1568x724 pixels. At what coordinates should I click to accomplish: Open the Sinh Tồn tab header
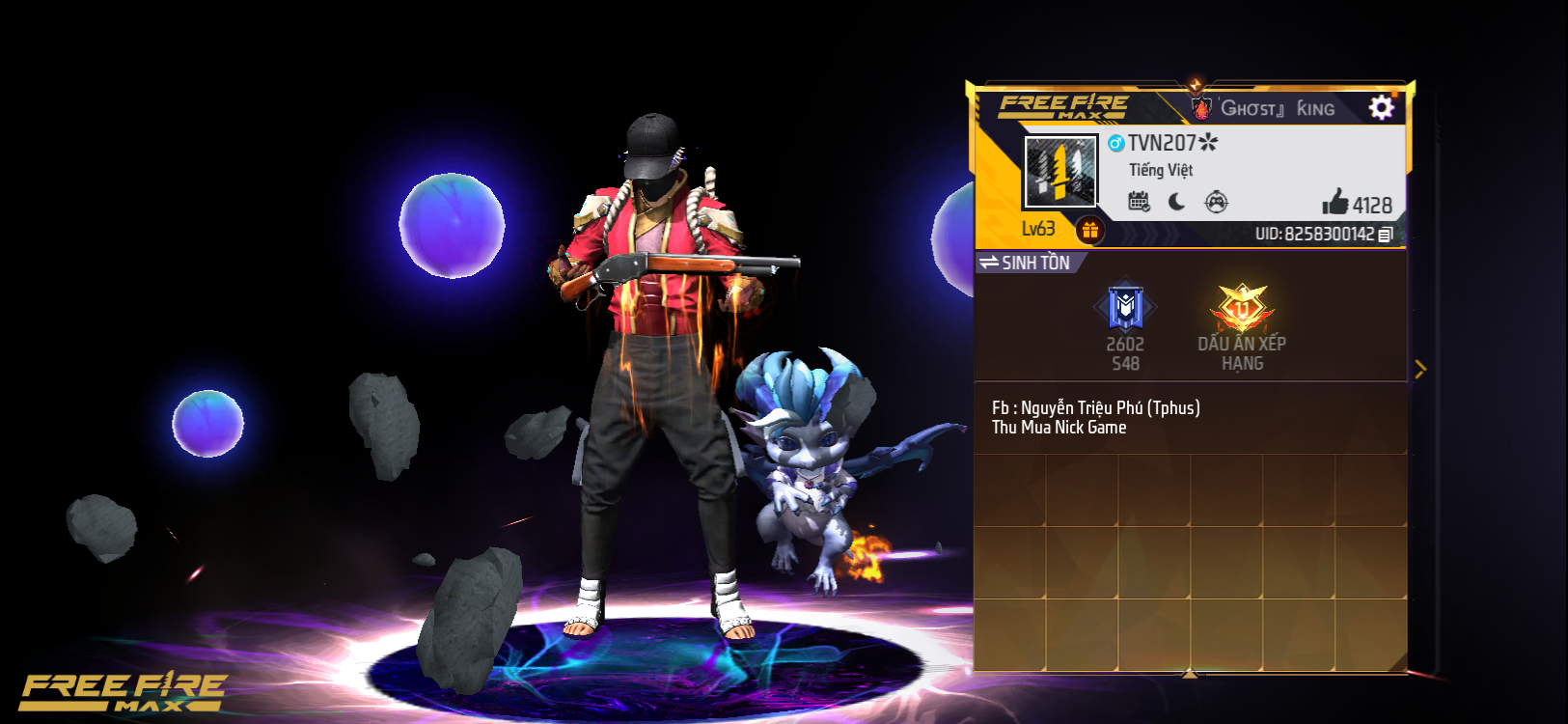(1037, 262)
